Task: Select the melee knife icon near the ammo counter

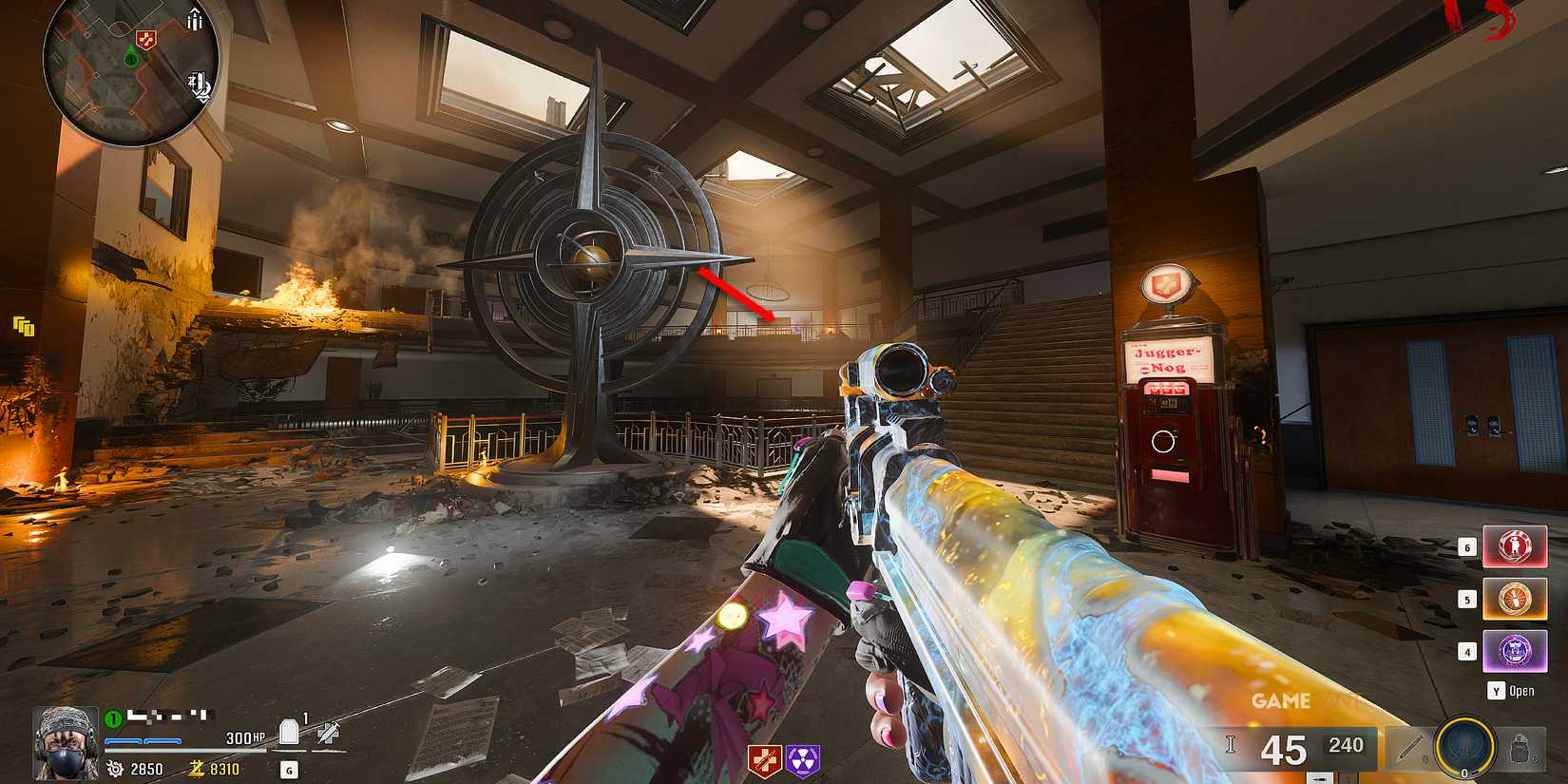Action: pyautogui.click(x=1407, y=748)
